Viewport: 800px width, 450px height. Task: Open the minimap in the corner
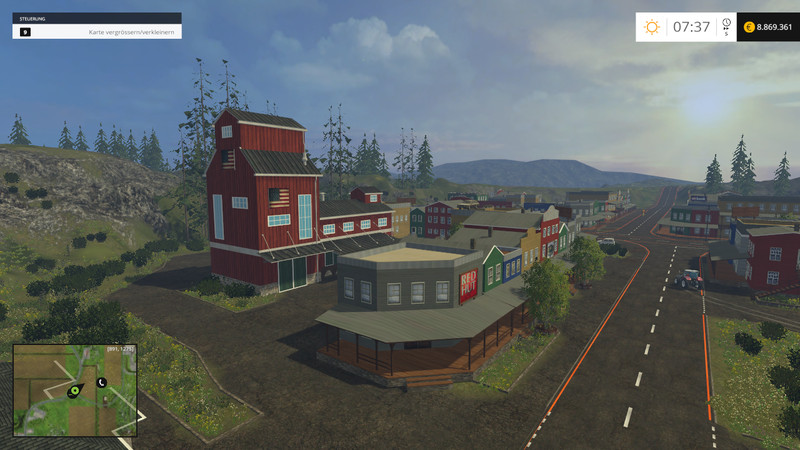(x=75, y=390)
